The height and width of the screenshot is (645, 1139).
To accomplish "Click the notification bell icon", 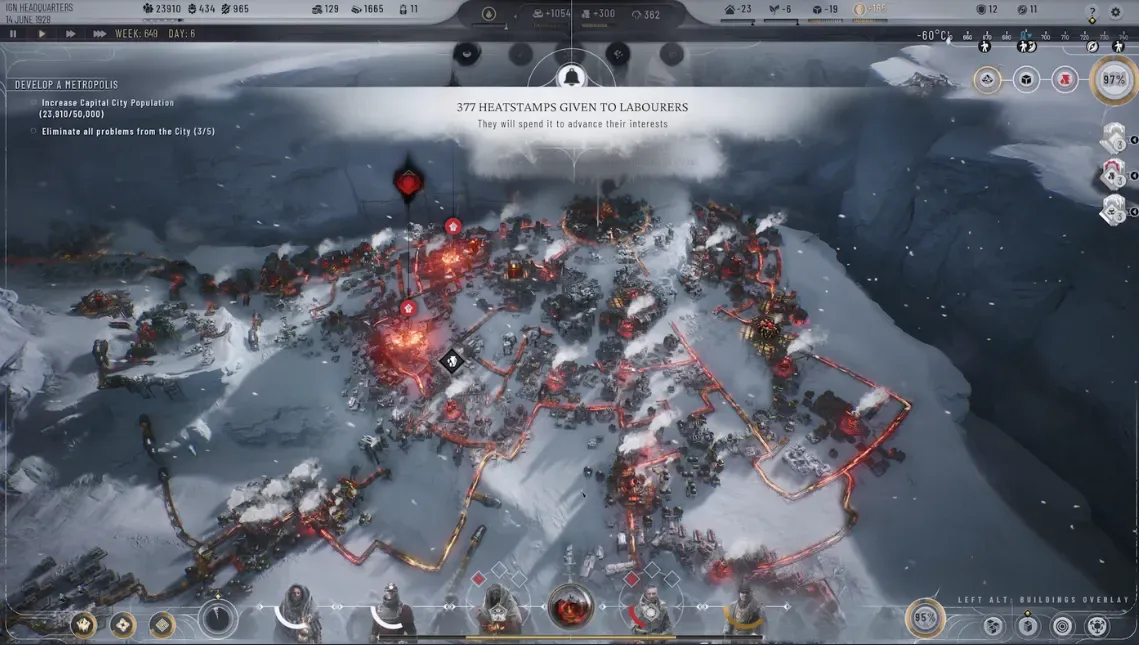I will pos(571,76).
